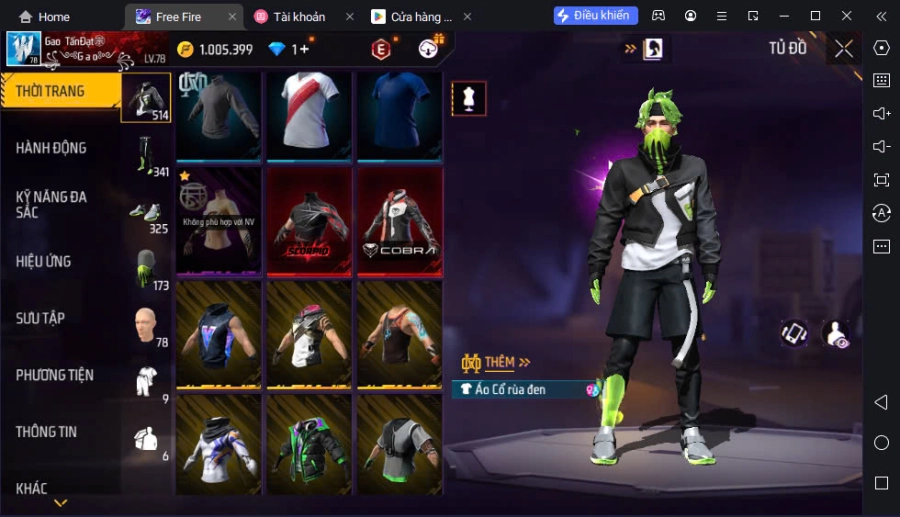Viewport: 900px width, 517px height.
Task: Click the THÊM expand button
Action: [x=497, y=362]
